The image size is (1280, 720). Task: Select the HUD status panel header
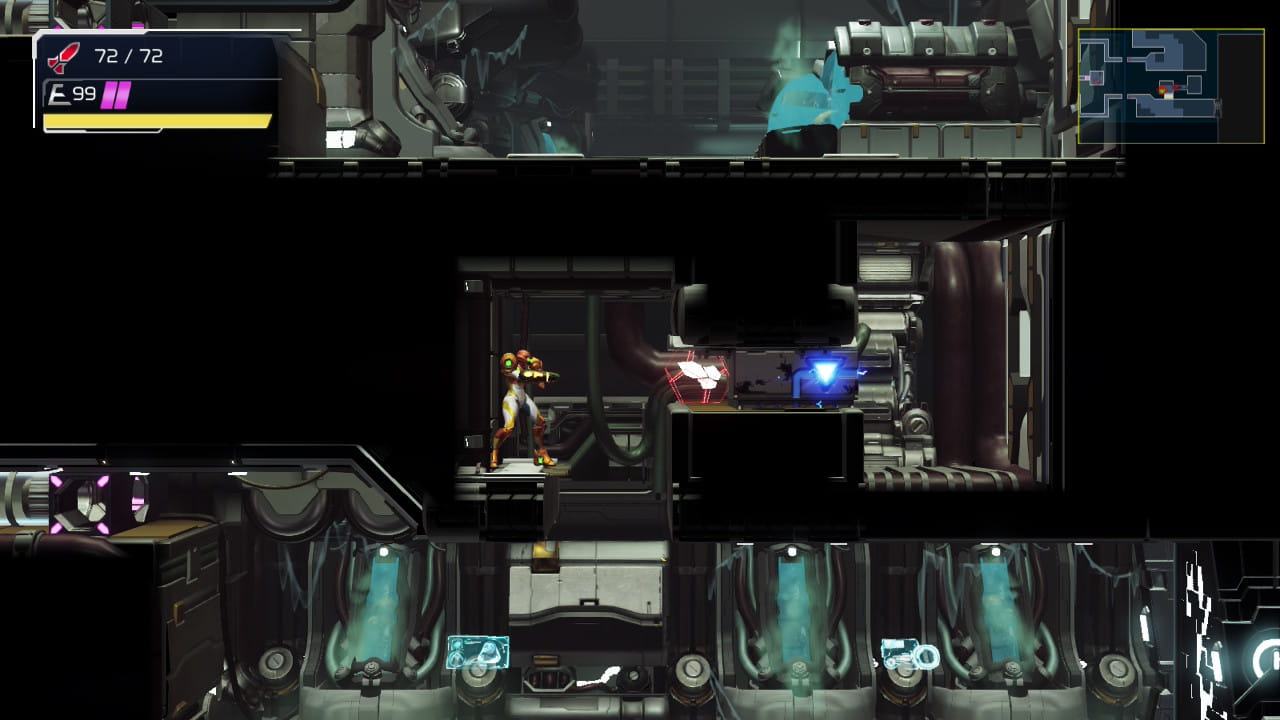(x=150, y=40)
